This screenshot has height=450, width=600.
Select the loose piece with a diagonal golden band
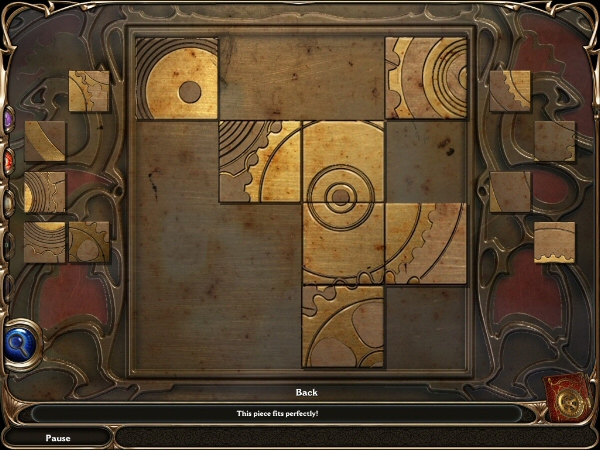45,141
